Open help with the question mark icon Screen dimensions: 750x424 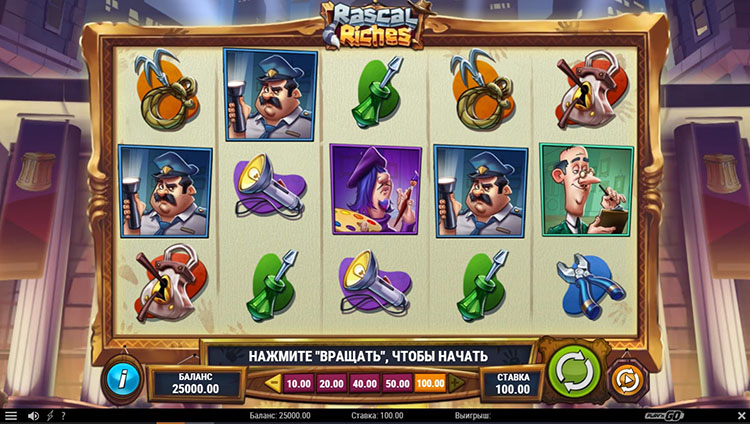[x=63, y=415]
